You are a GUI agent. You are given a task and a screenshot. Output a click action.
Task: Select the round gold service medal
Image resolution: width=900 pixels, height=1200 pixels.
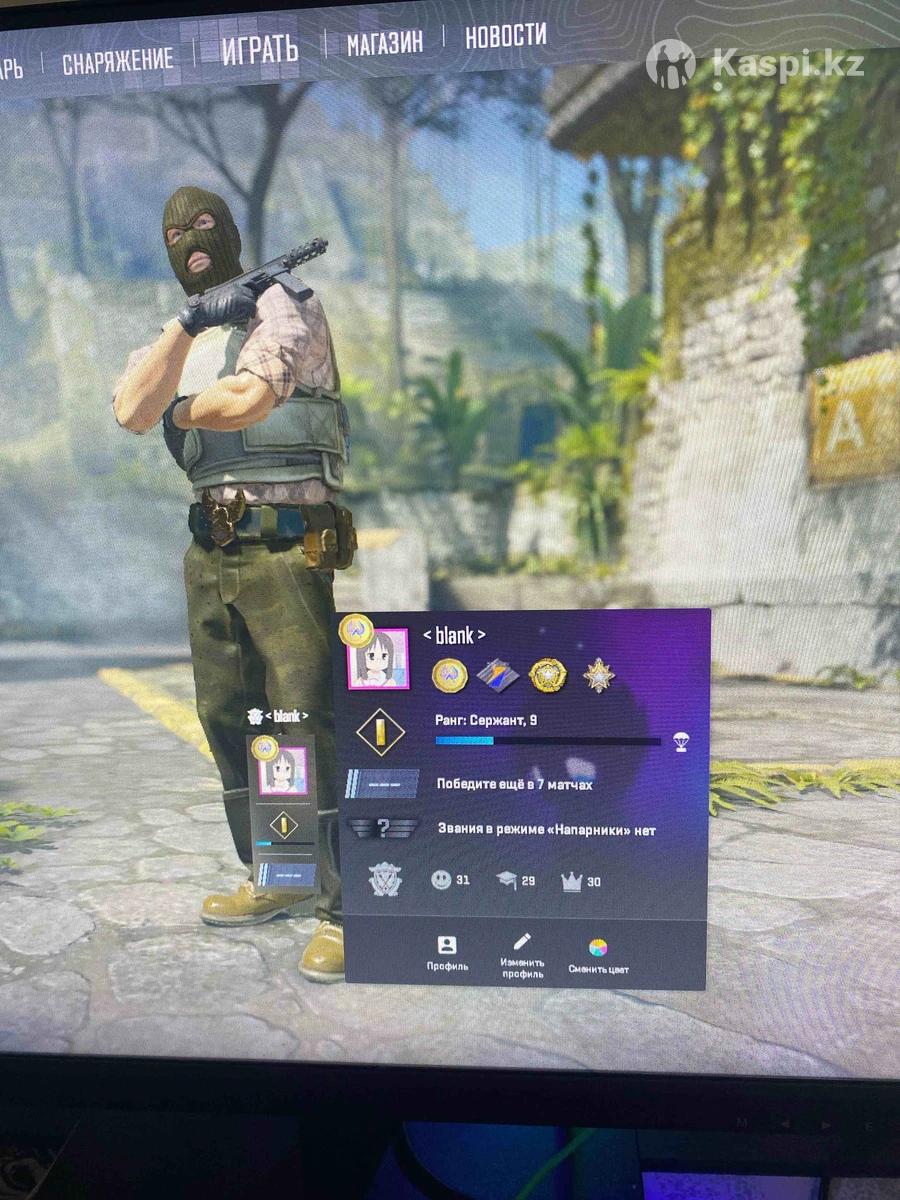(548, 676)
